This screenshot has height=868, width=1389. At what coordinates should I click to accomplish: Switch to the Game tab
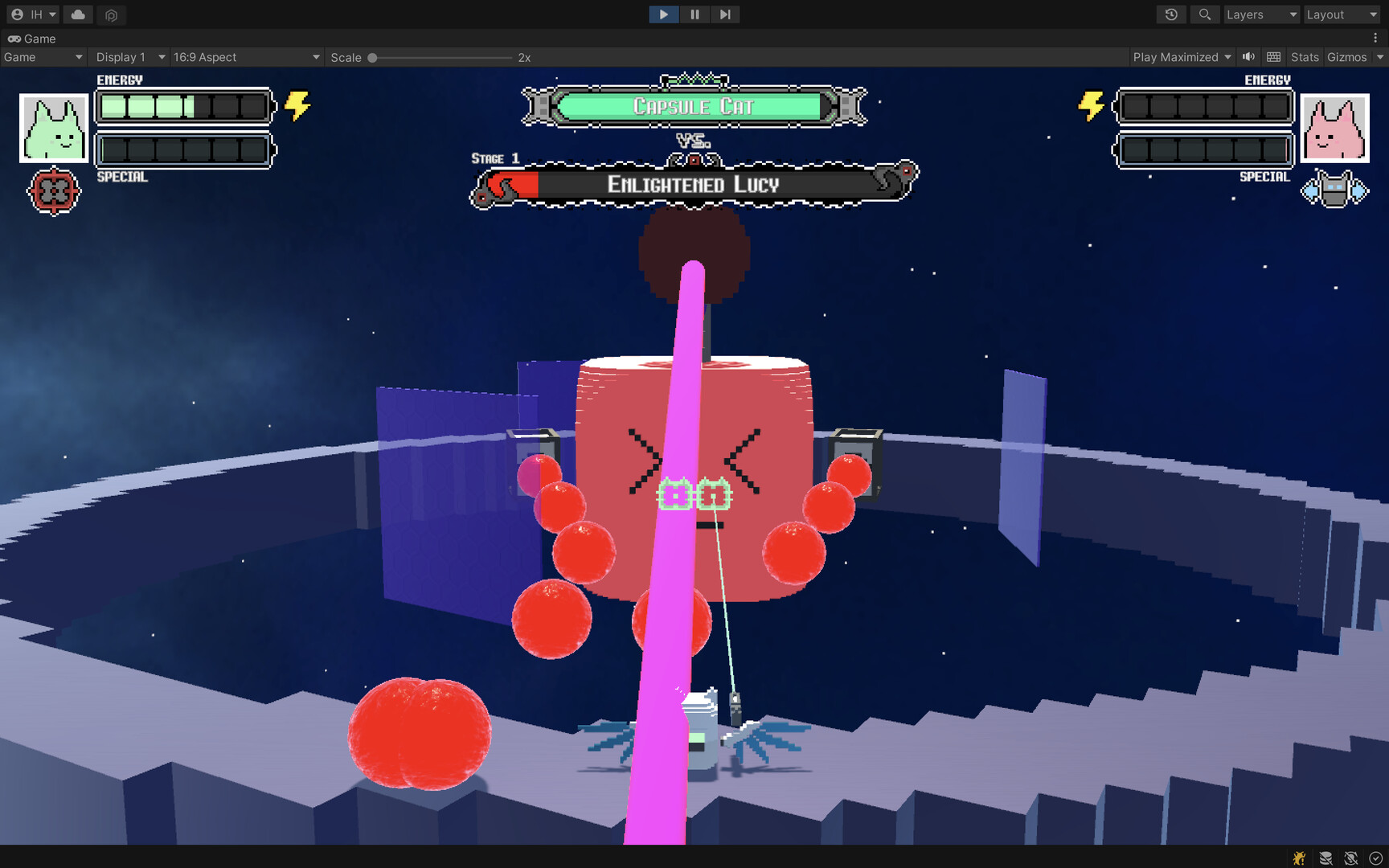click(32, 38)
